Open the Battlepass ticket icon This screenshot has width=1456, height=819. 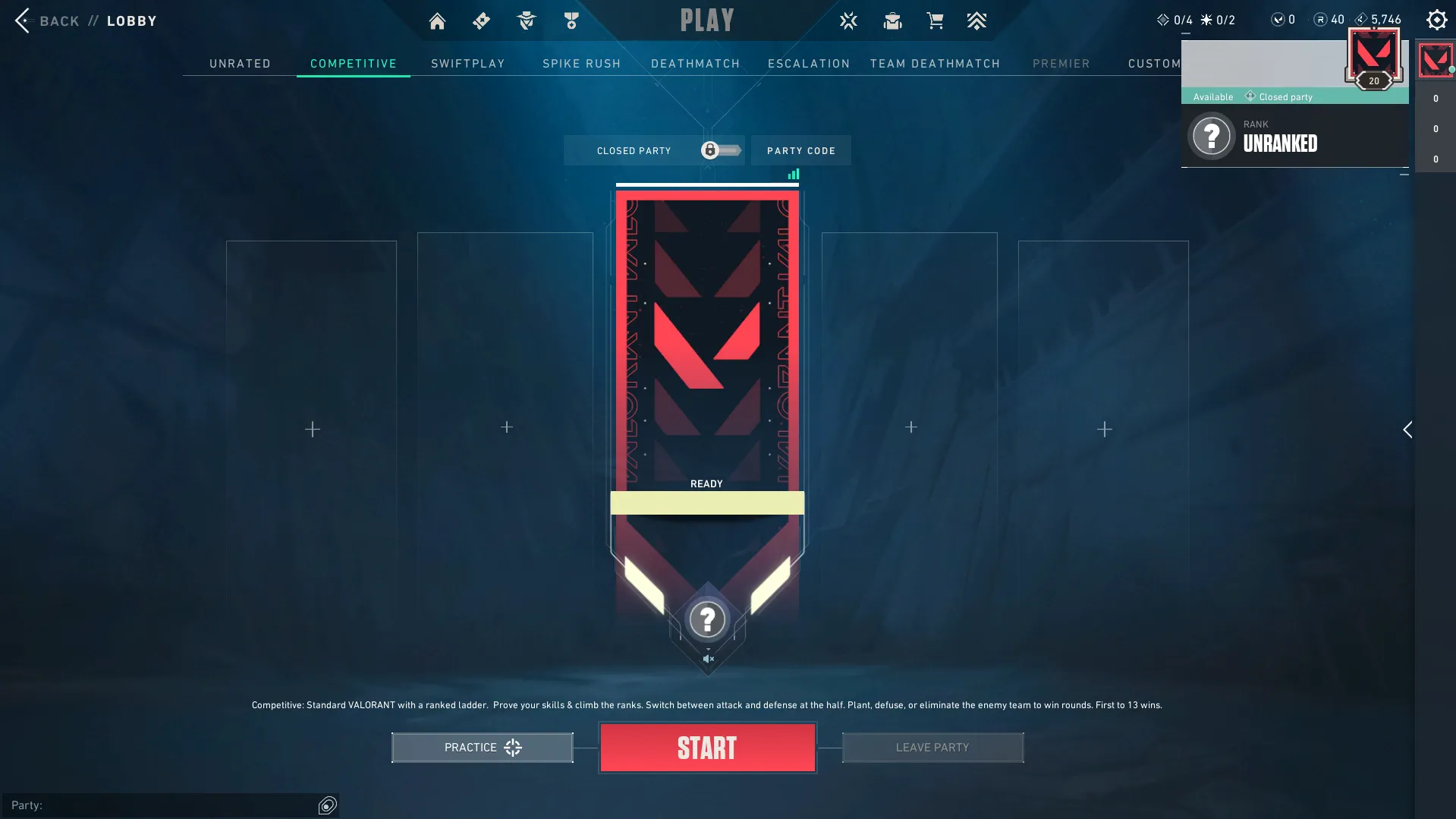481,20
